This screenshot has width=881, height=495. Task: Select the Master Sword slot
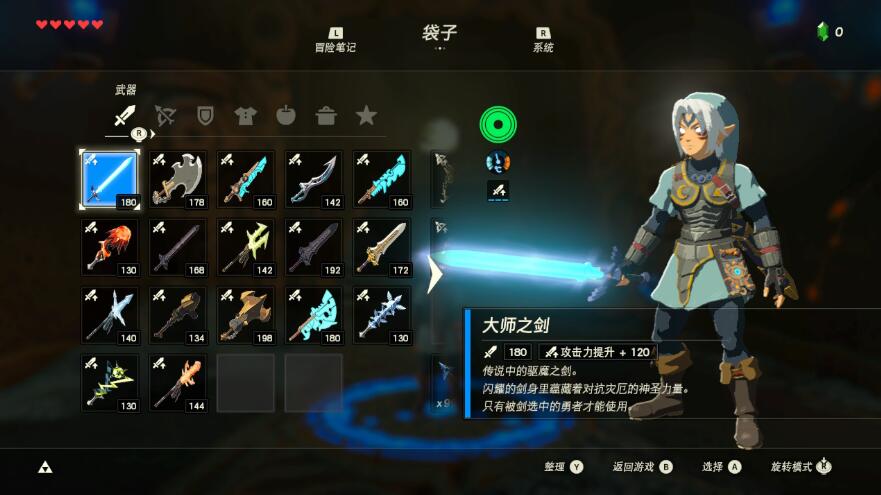(x=109, y=180)
